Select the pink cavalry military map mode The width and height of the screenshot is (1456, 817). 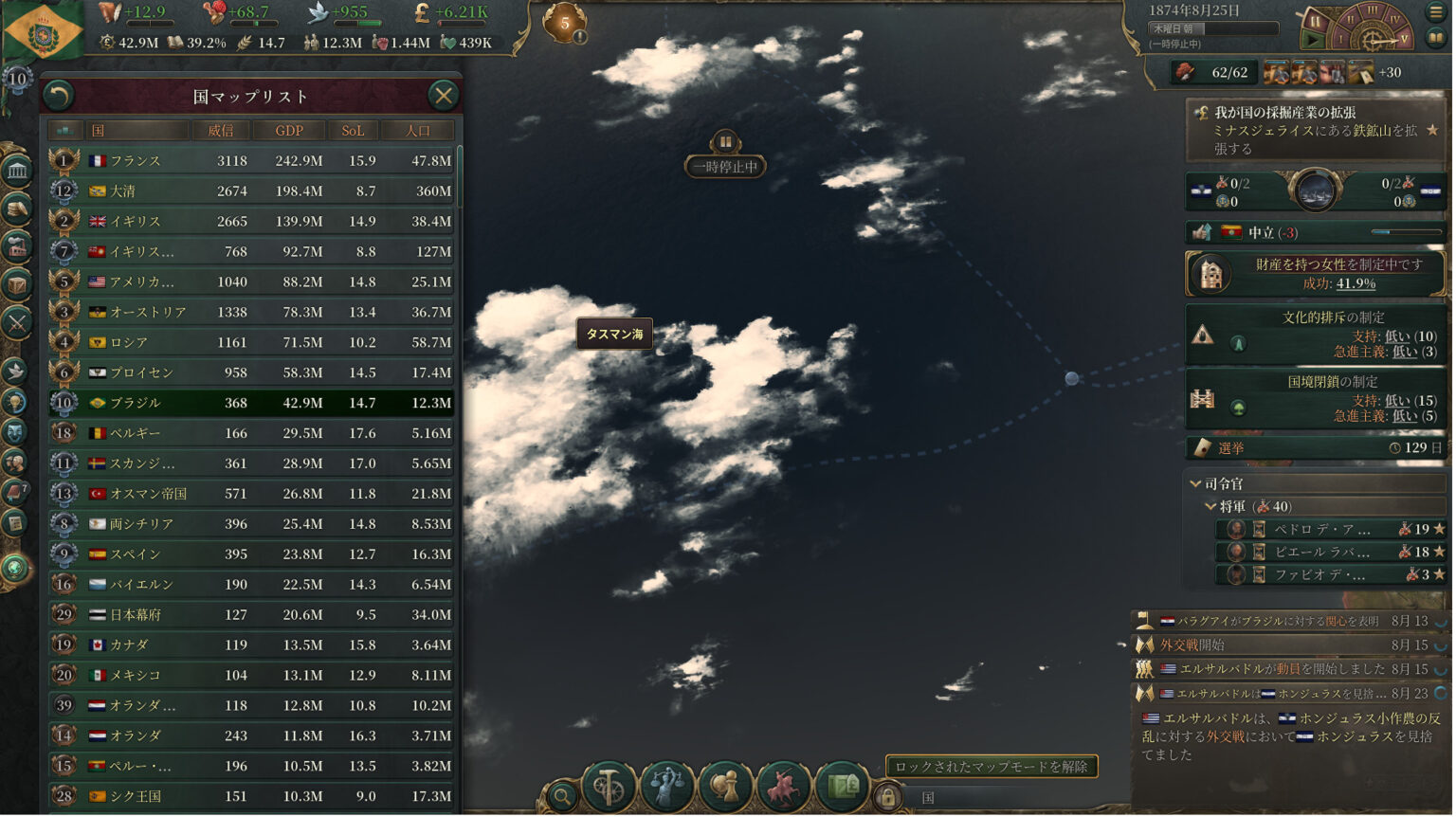(783, 788)
